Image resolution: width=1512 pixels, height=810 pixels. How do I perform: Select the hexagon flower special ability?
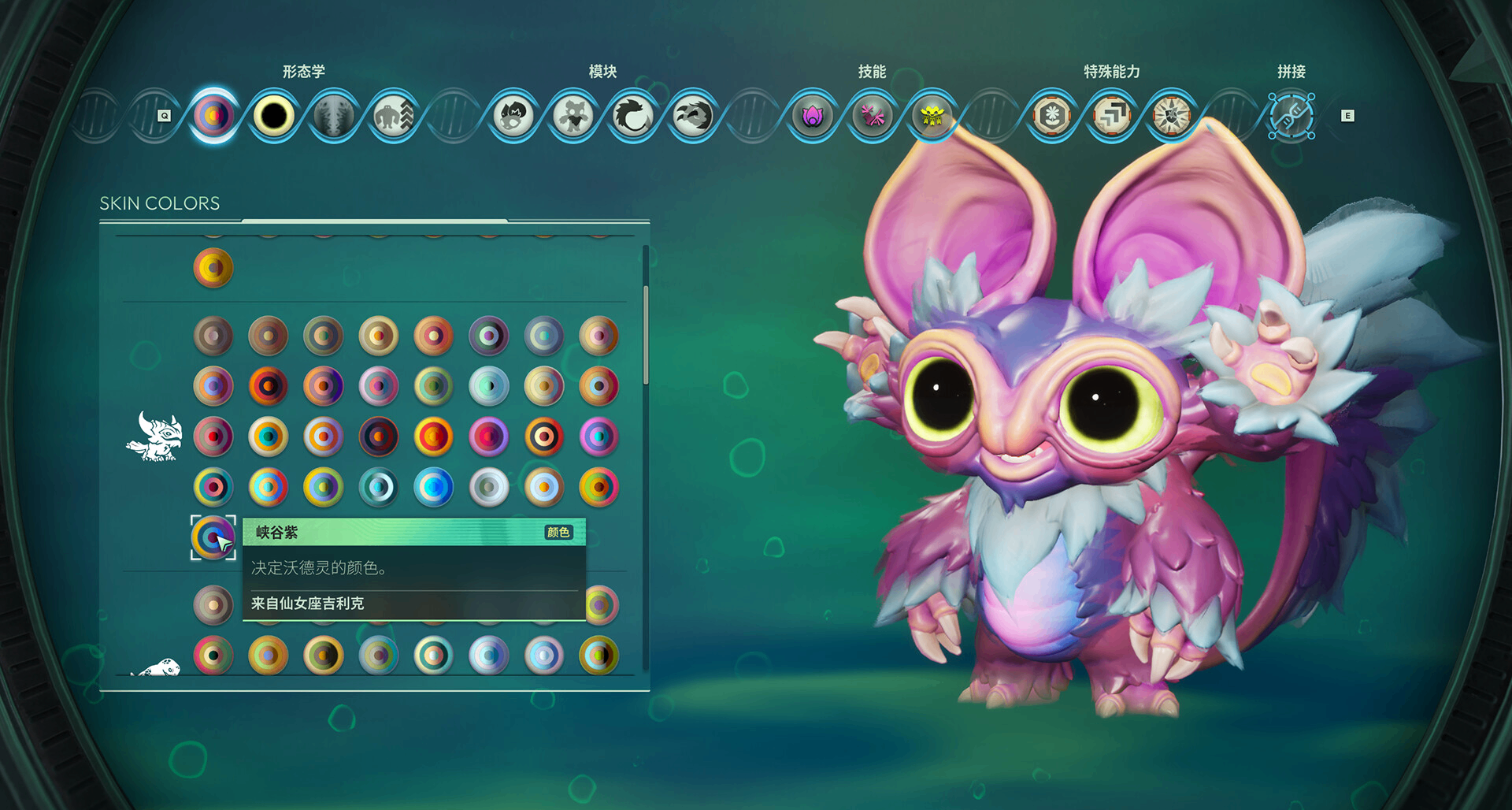tap(1051, 116)
